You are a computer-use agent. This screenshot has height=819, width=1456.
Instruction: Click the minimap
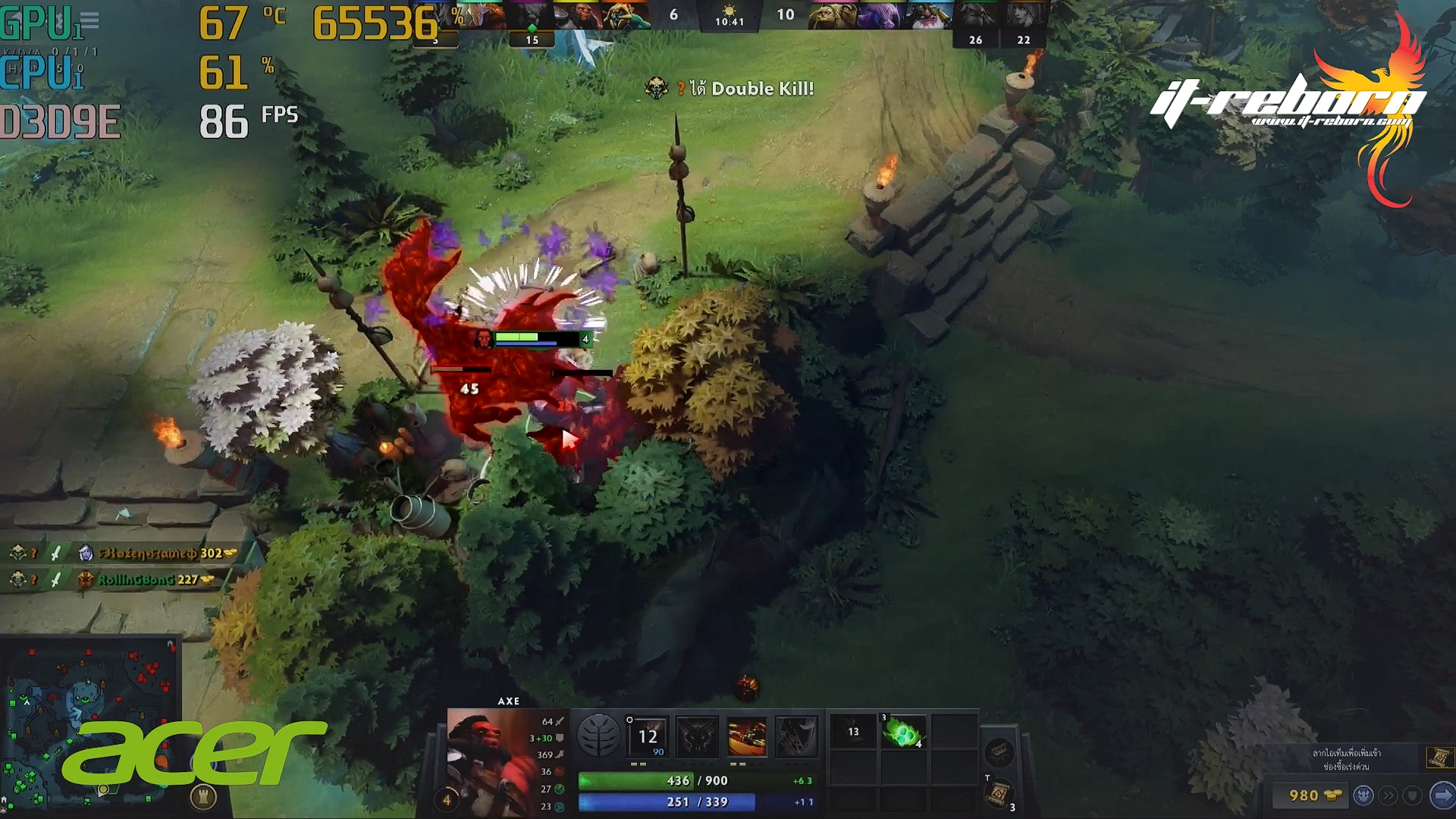click(89, 720)
